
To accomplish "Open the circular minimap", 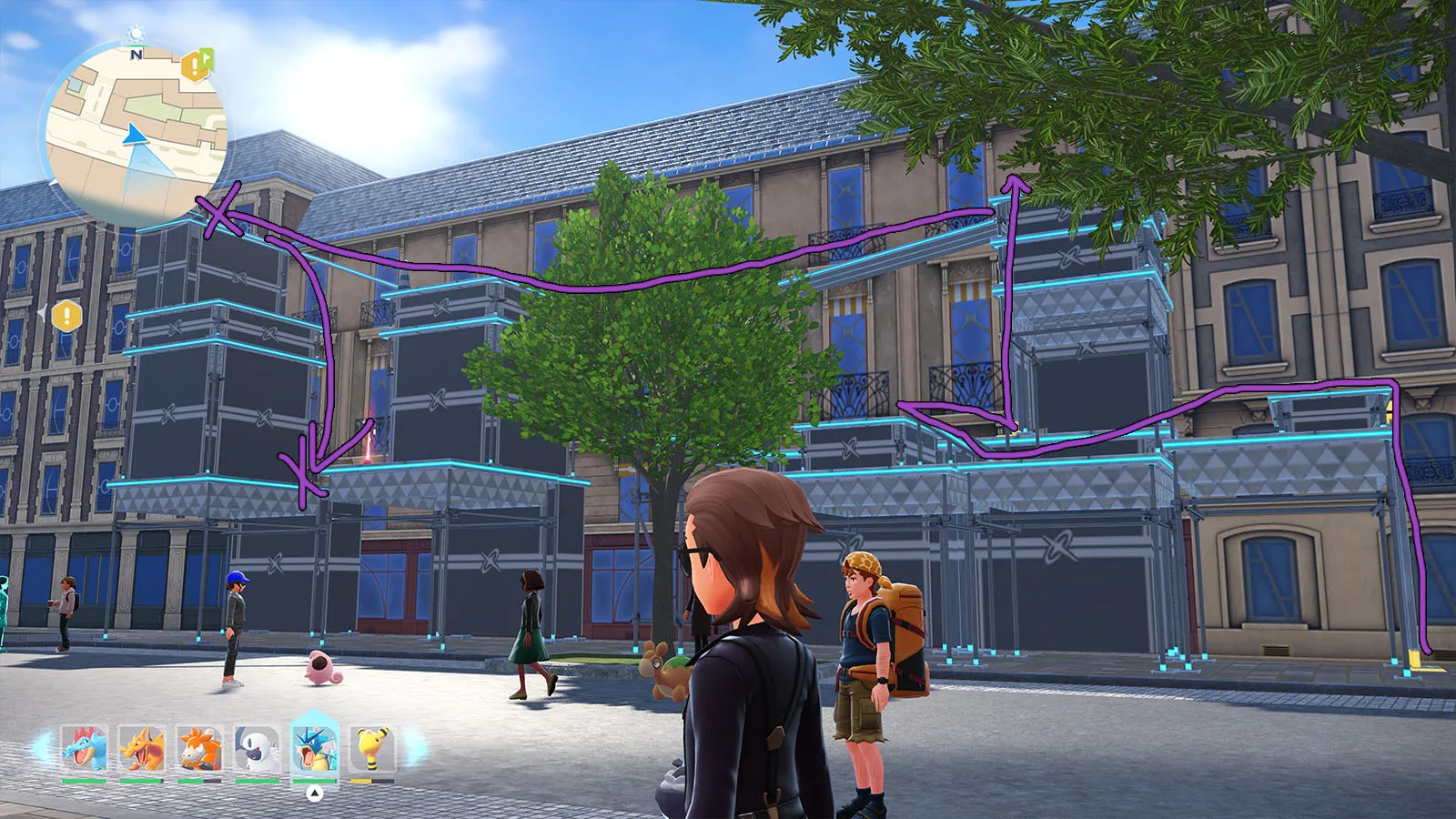I will click(x=136, y=133).
